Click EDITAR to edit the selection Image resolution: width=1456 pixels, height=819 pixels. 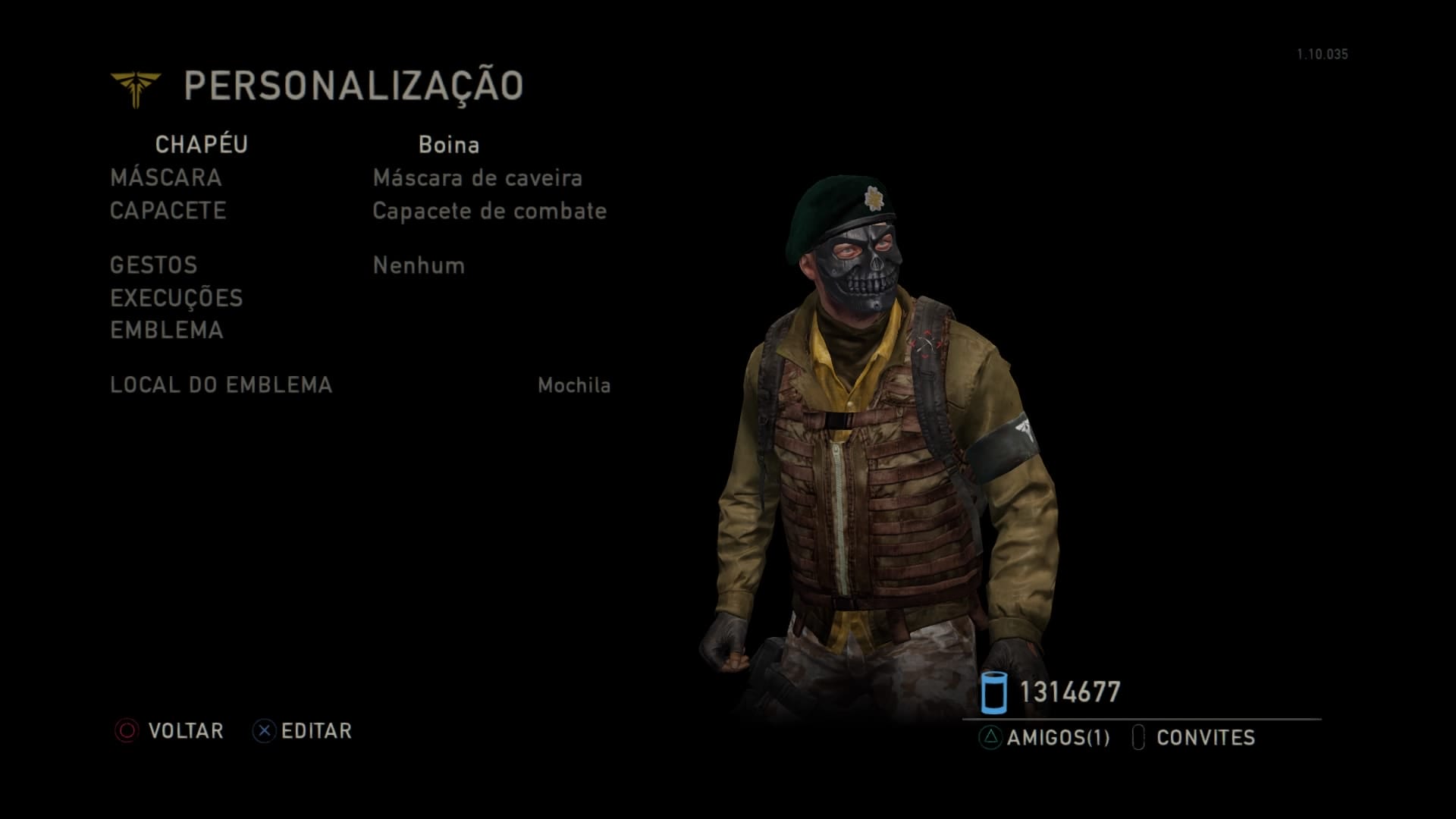303,731
